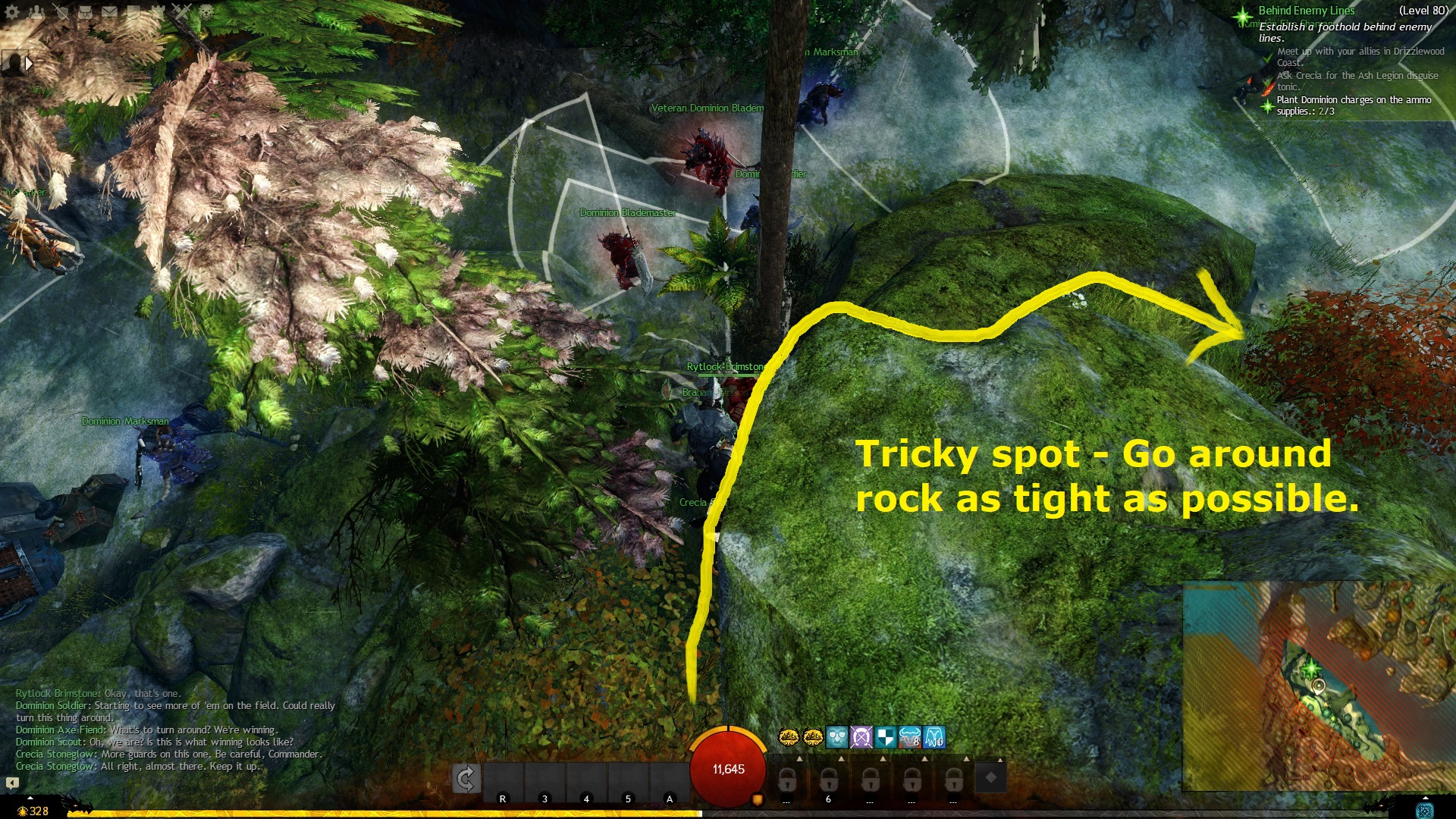1456x819 pixels.
Task: Expand the party portrait arrow
Action: pyautogui.click(x=29, y=64)
